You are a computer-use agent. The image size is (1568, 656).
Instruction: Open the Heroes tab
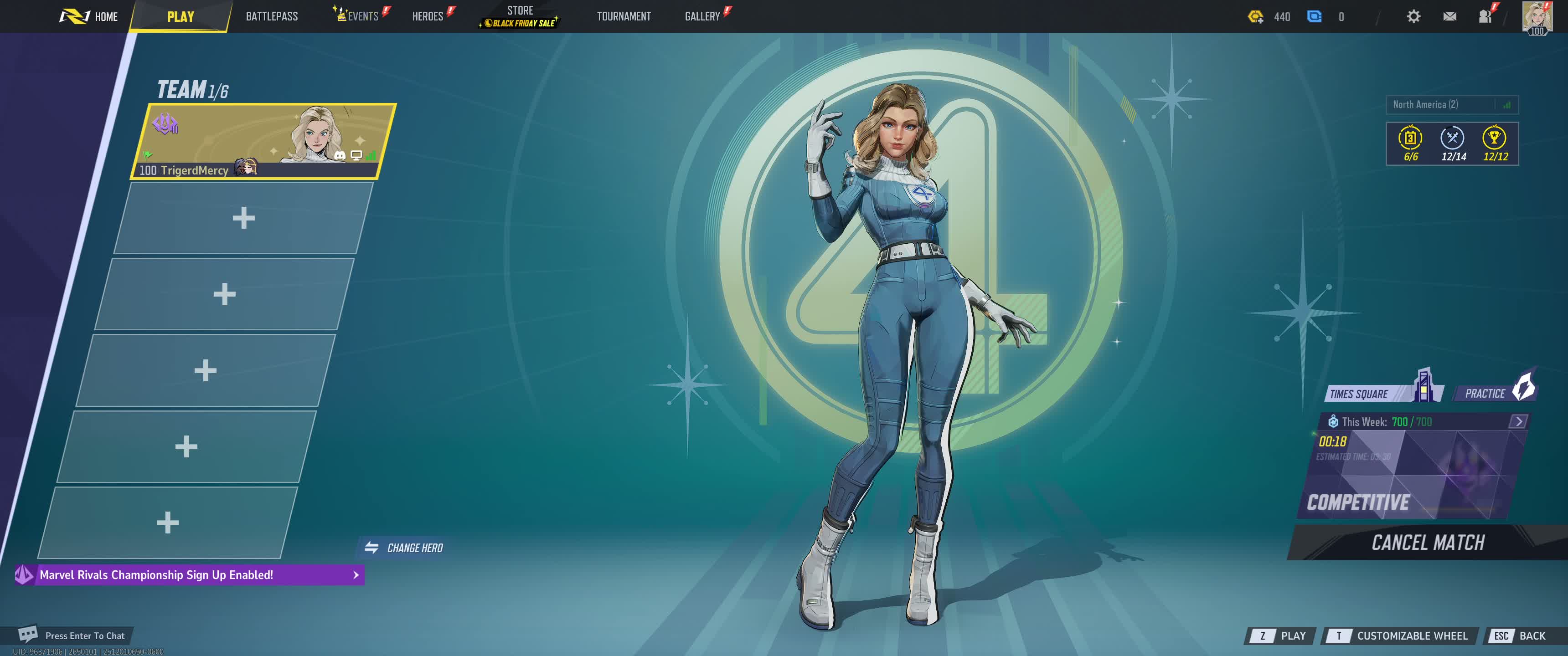[x=427, y=16]
